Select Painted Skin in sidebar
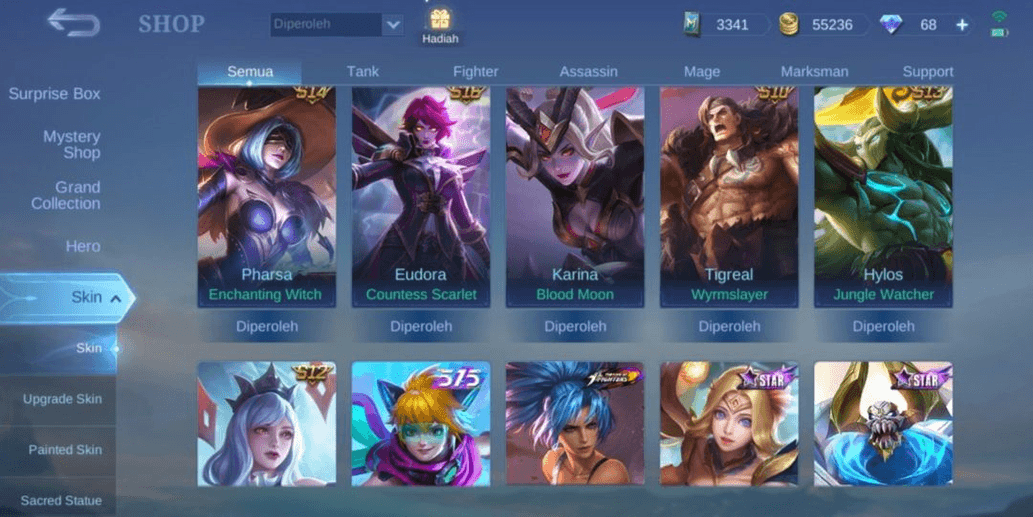This screenshot has height=517, width=1033. 65,450
